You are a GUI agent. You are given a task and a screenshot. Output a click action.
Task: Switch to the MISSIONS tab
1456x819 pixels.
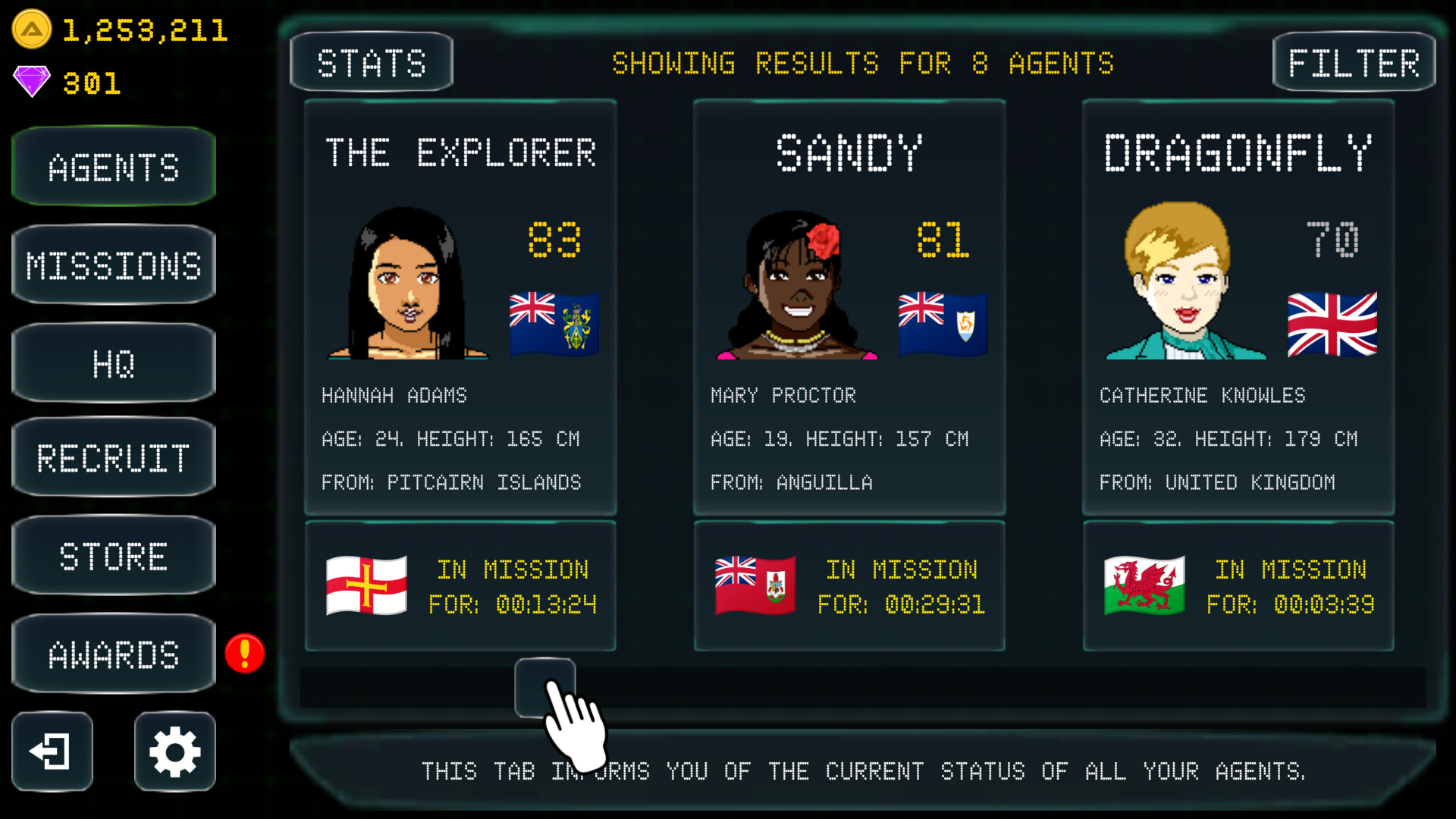coord(114,265)
